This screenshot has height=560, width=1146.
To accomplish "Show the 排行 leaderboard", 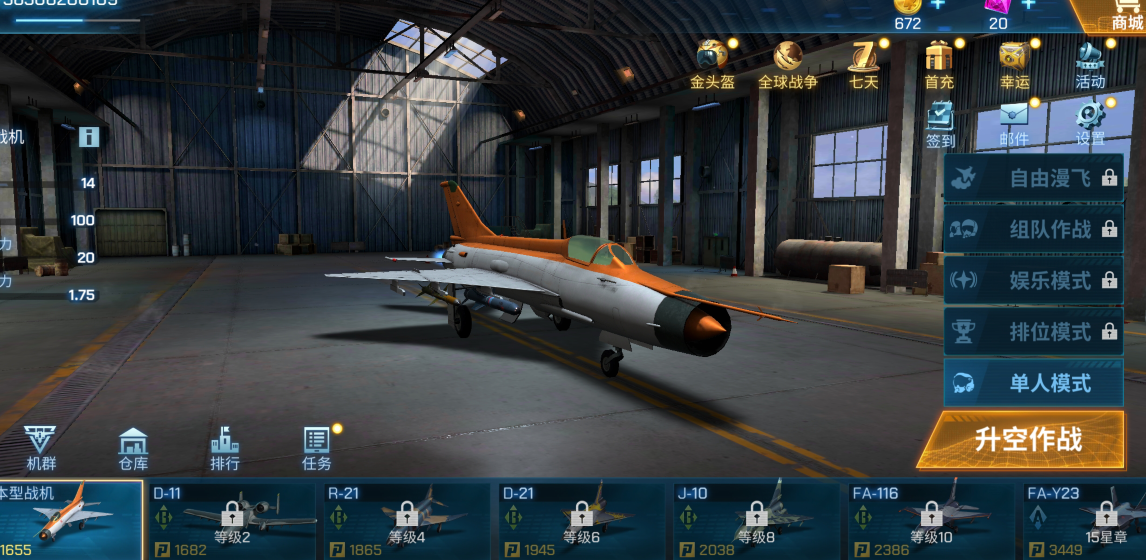I will click(225, 448).
